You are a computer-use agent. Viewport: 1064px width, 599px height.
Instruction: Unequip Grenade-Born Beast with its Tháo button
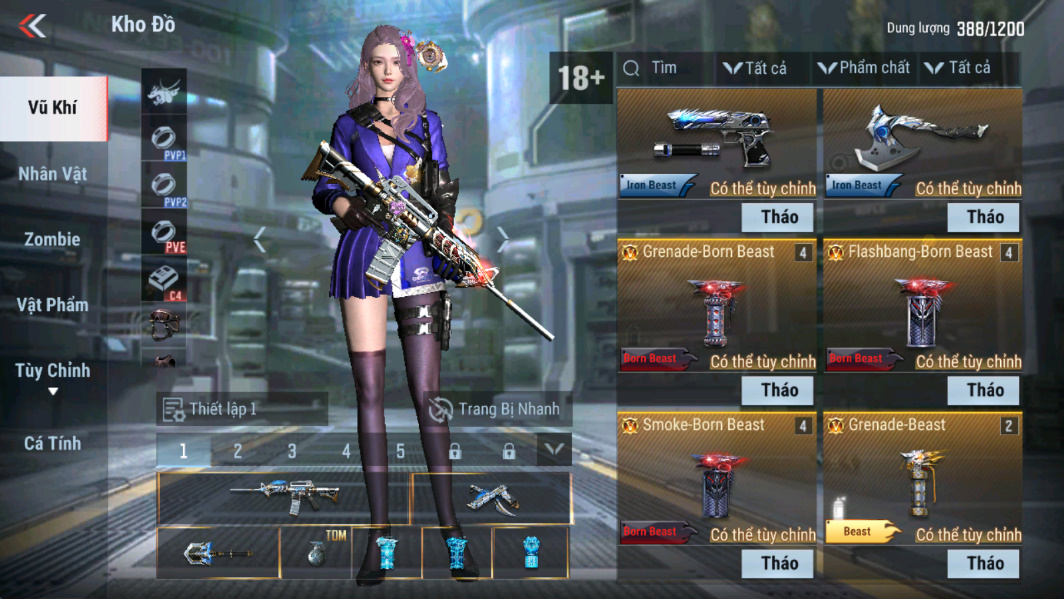pos(779,390)
